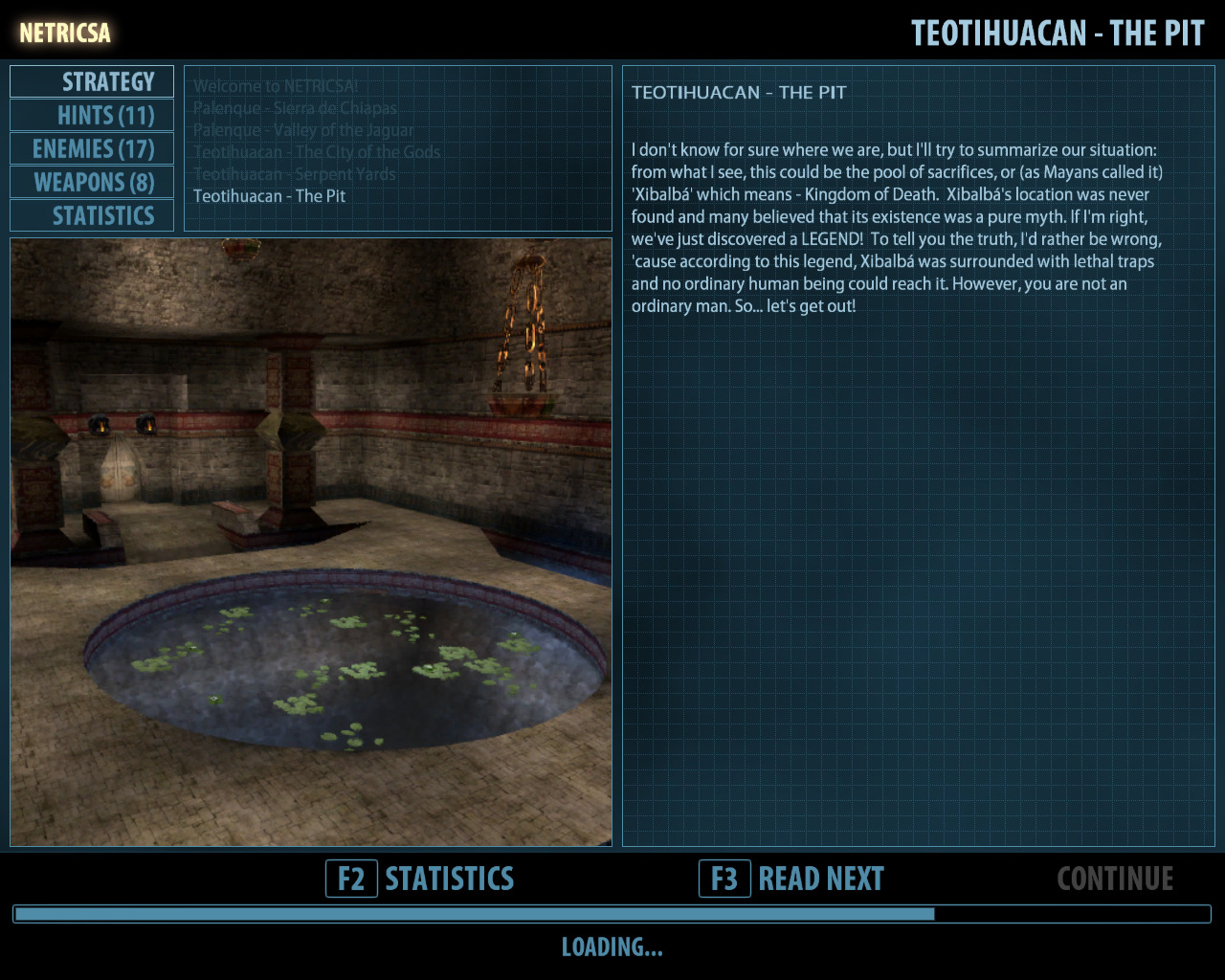
Task: Open the Strategy tab
Action: [93, 82]
